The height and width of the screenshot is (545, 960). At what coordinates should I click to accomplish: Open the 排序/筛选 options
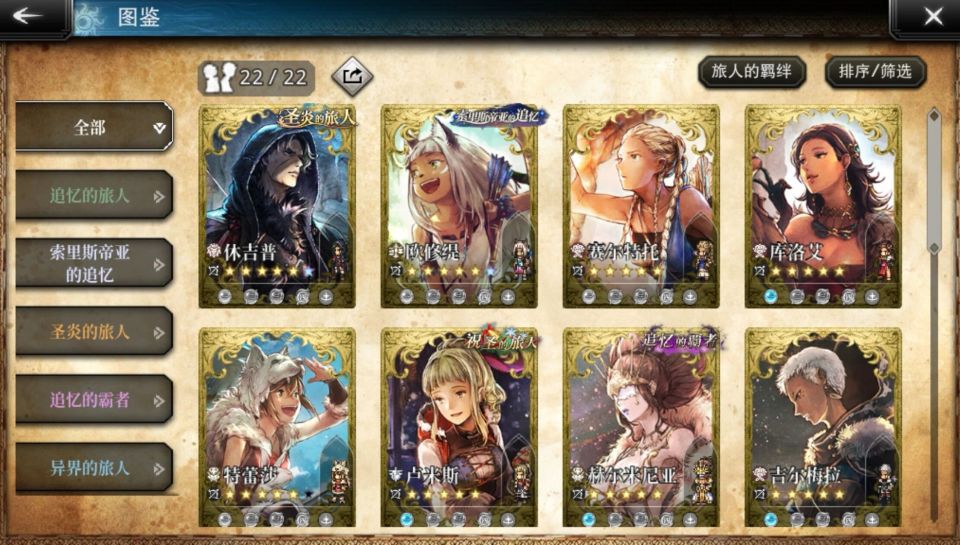[x=875, y=71]
